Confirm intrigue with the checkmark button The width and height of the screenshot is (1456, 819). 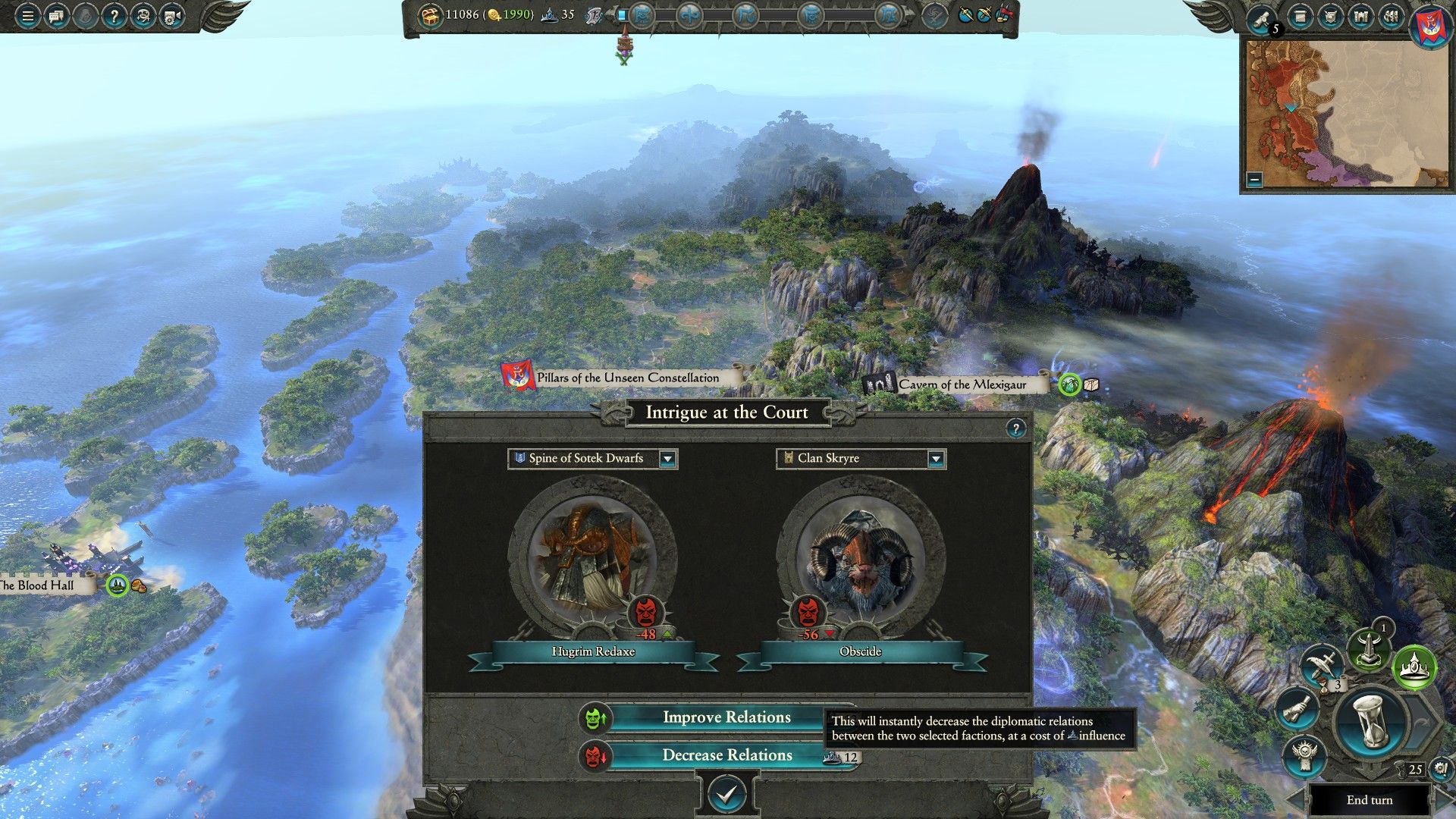click(726, 794)
